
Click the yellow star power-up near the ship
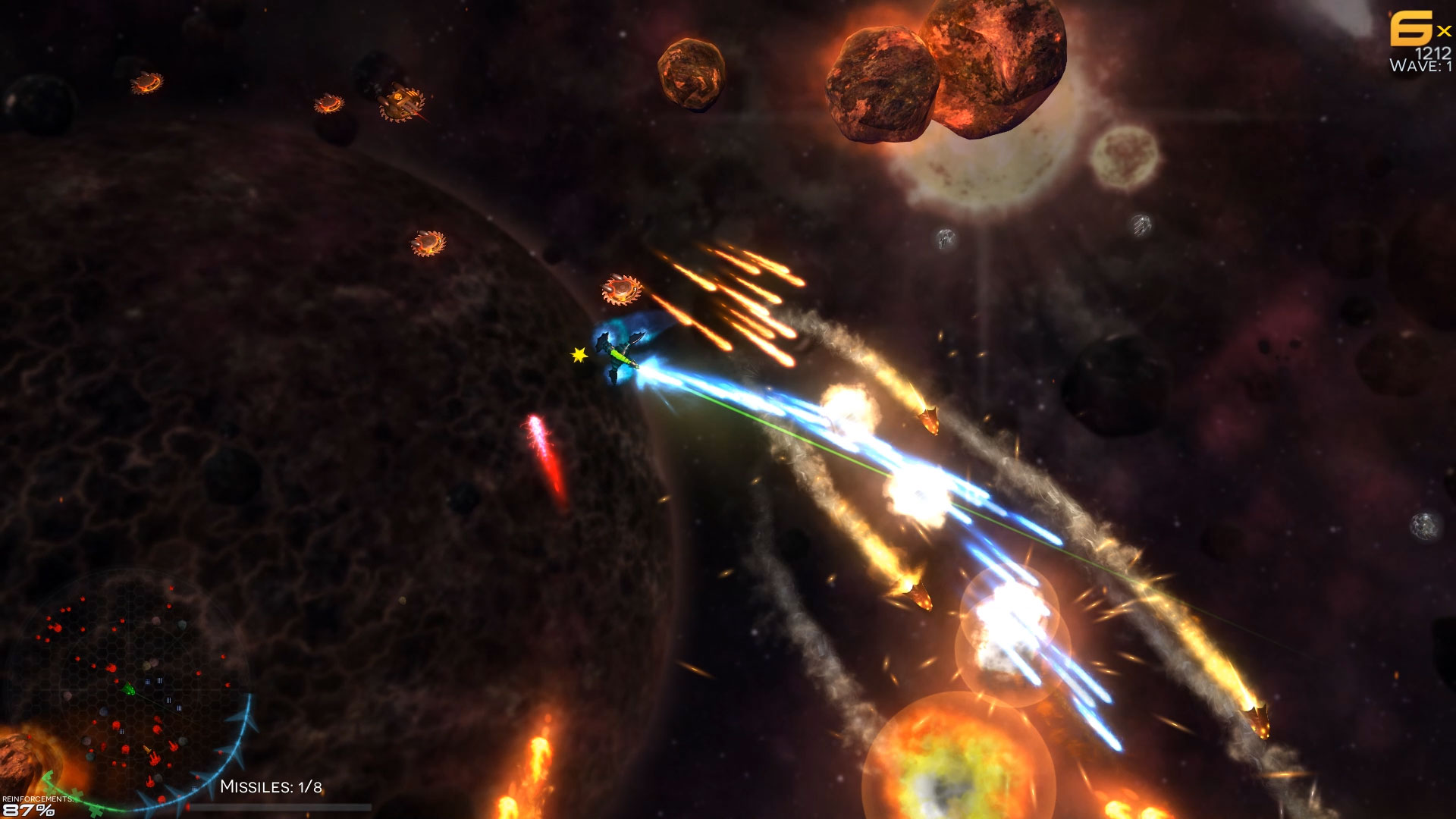pos(578,353)
